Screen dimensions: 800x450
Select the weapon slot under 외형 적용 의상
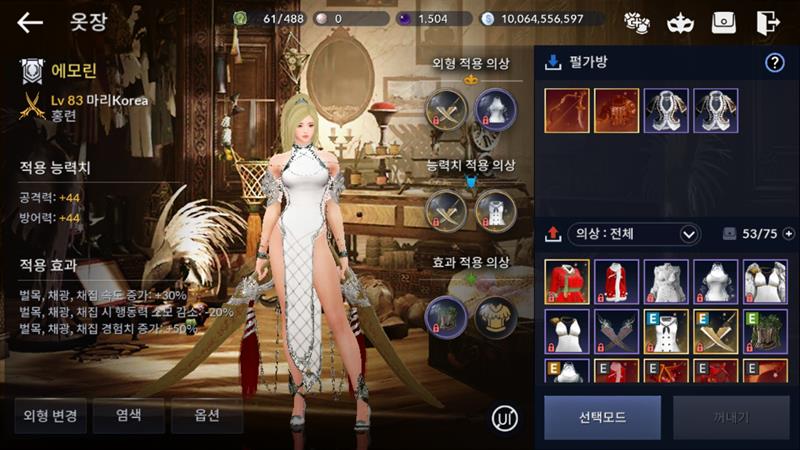446,109
